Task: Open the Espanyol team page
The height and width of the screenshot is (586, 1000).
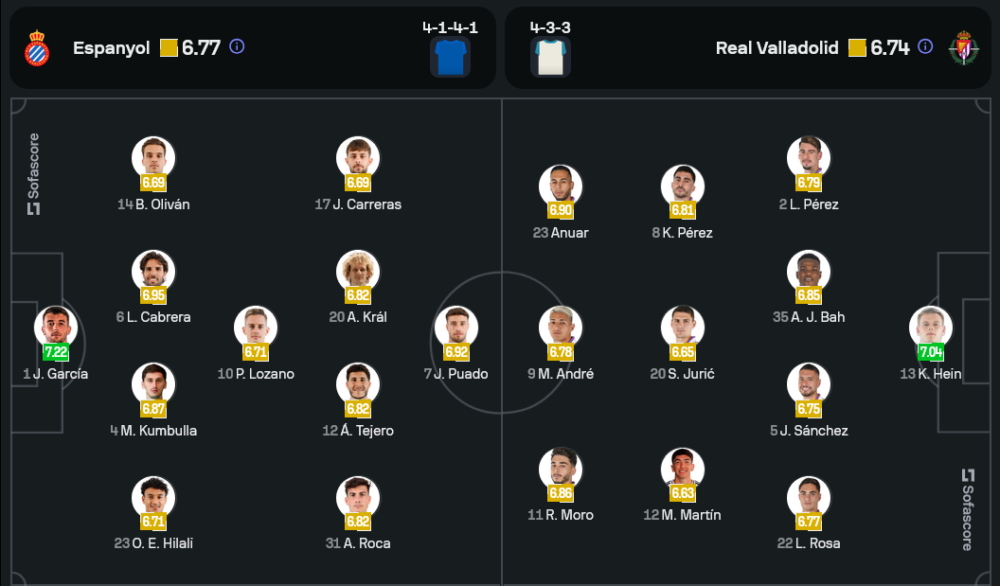Action: tap(111, 48)
